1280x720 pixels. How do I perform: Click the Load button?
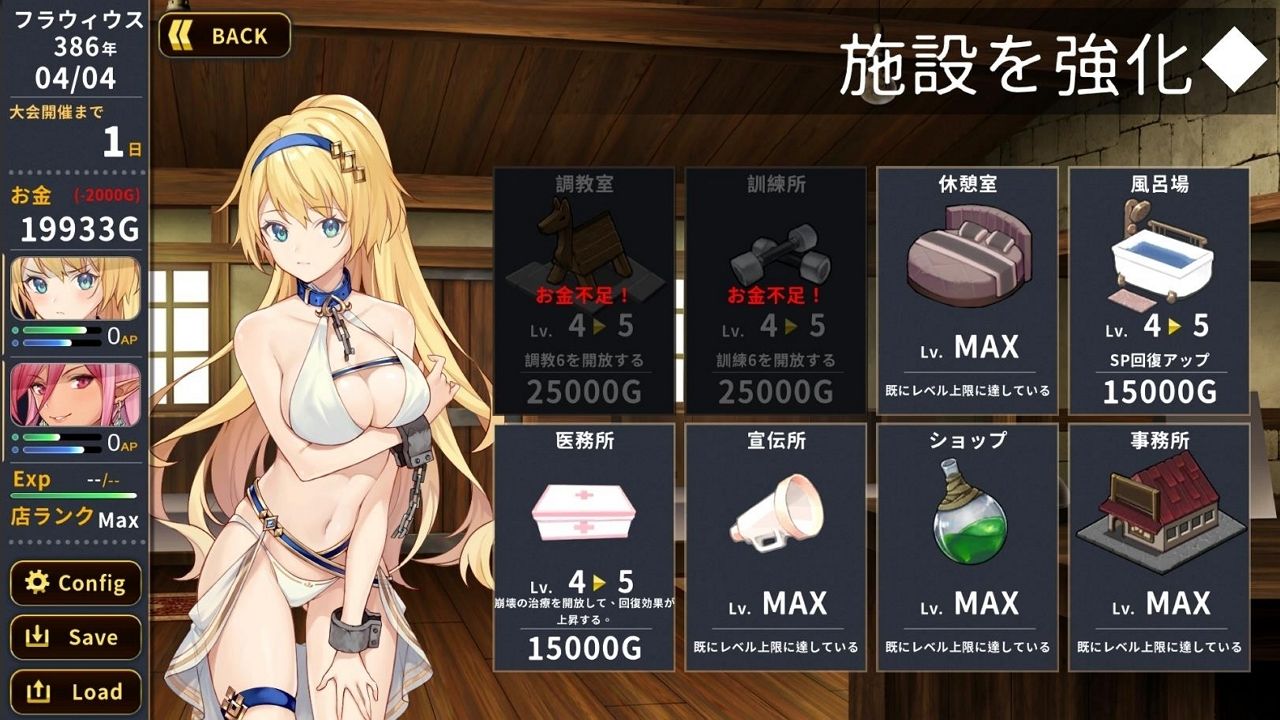click(76, 691)
